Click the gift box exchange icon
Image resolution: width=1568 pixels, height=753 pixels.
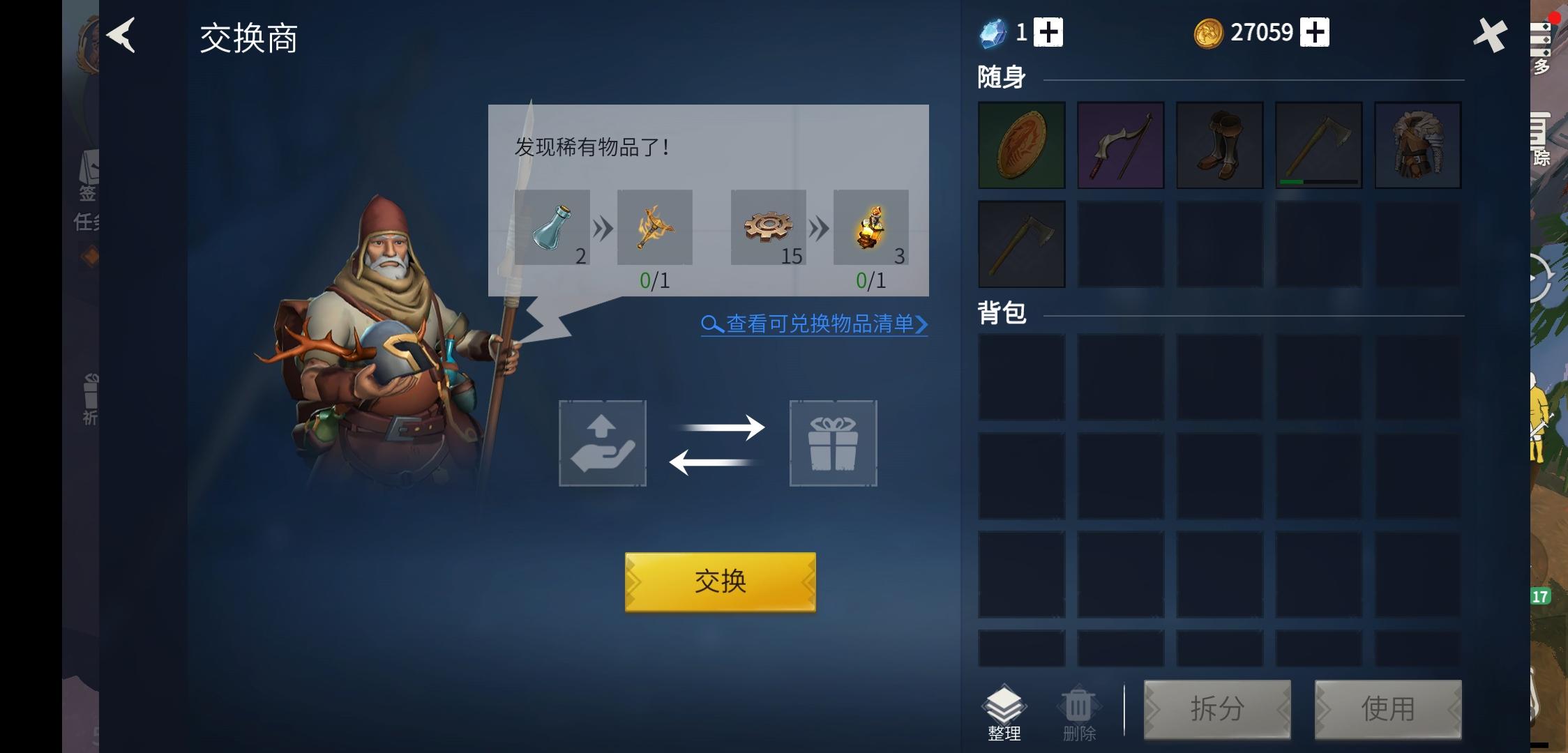(834, 443)
